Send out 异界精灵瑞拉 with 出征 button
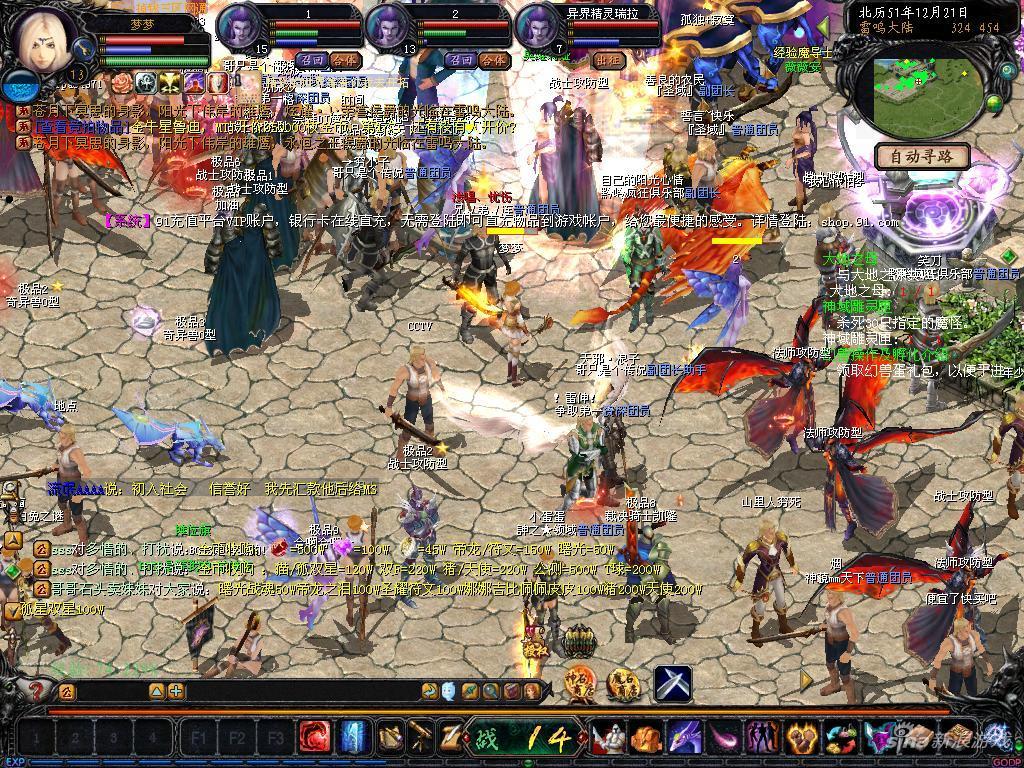The width and height of the screenshot is (1024, 768). [x=609, y=60]
